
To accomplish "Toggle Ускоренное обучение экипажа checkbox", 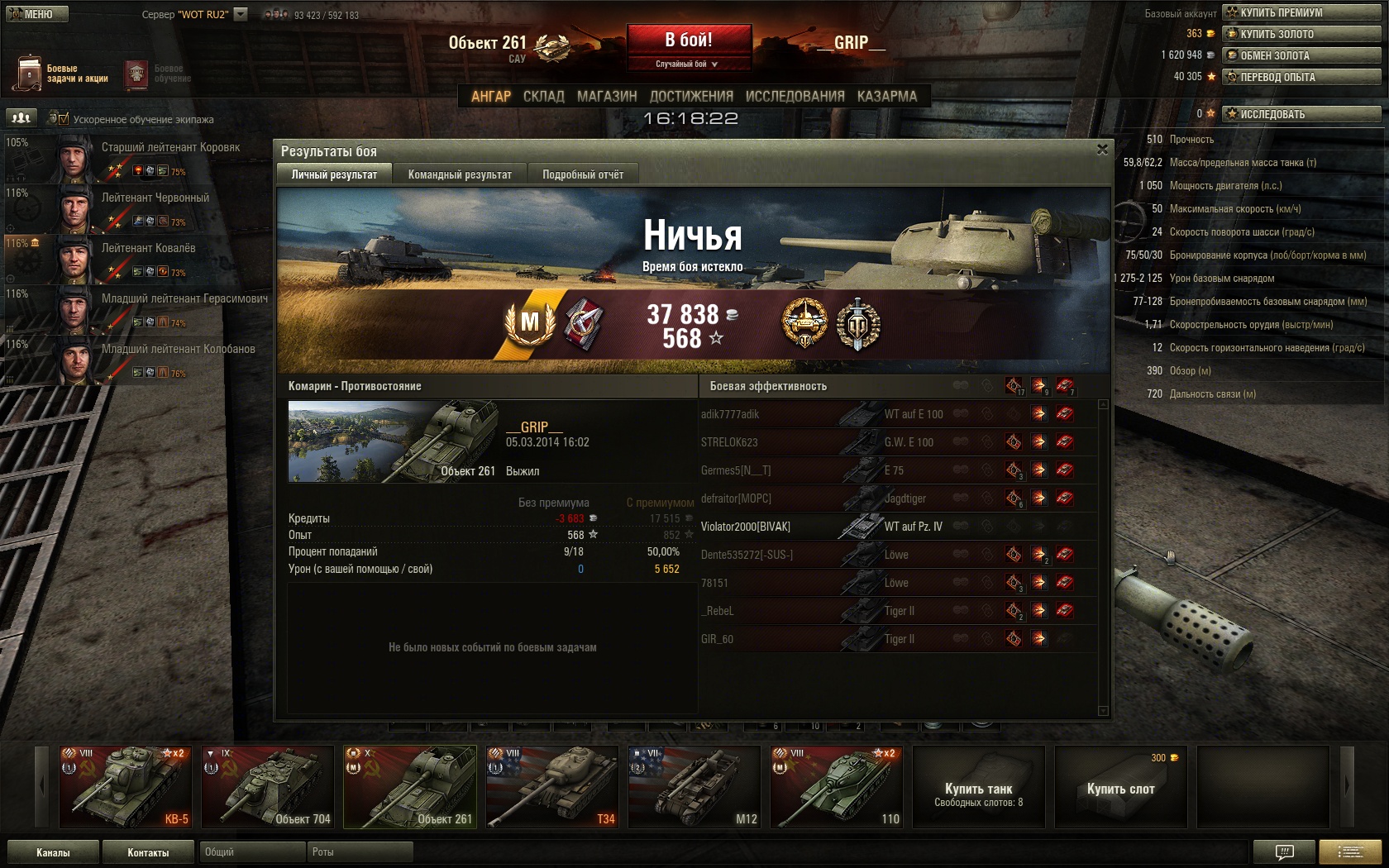I will [64, 119].
